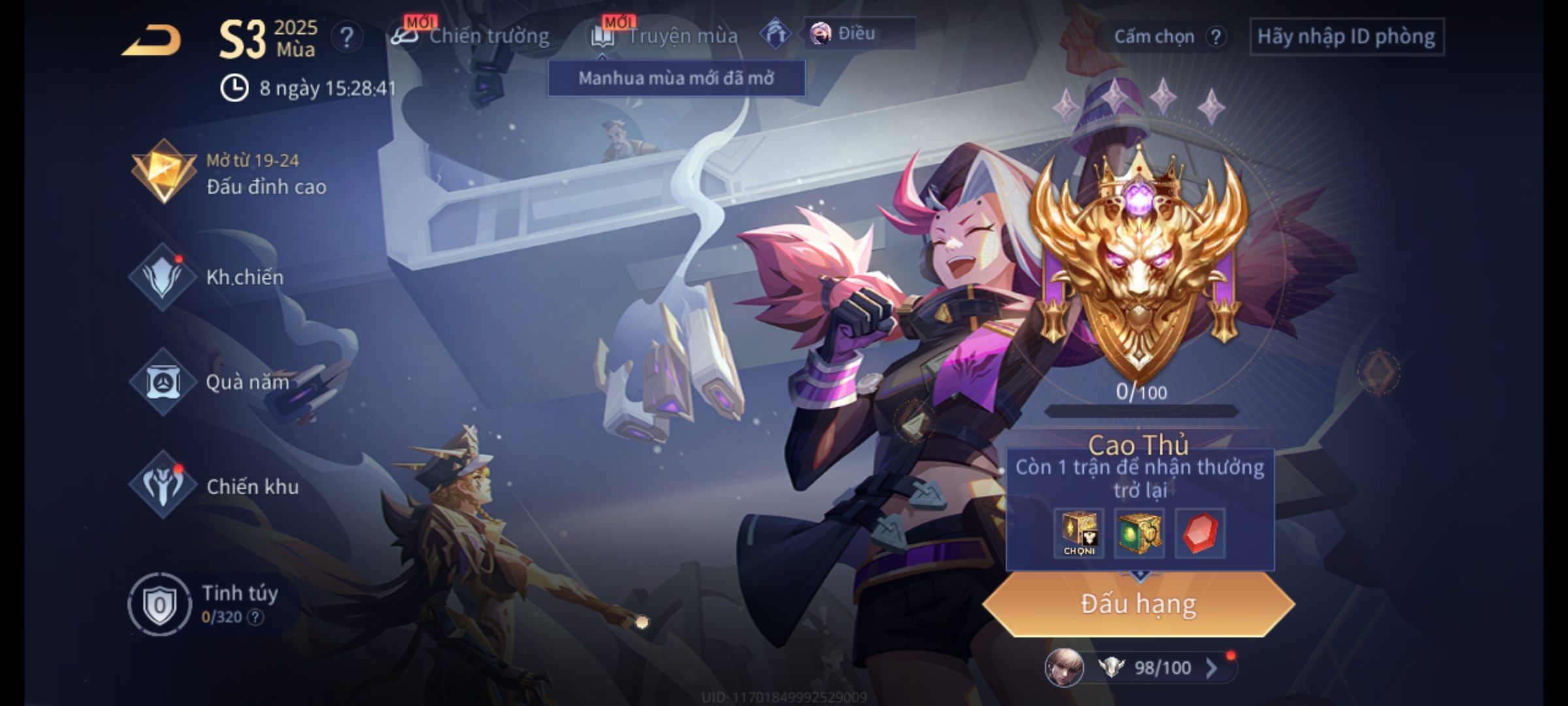Image resolution: width=1568 pixels, height=706 pixels.
Task: Open Truyện mùa season story
Action: tap(665, 36)
